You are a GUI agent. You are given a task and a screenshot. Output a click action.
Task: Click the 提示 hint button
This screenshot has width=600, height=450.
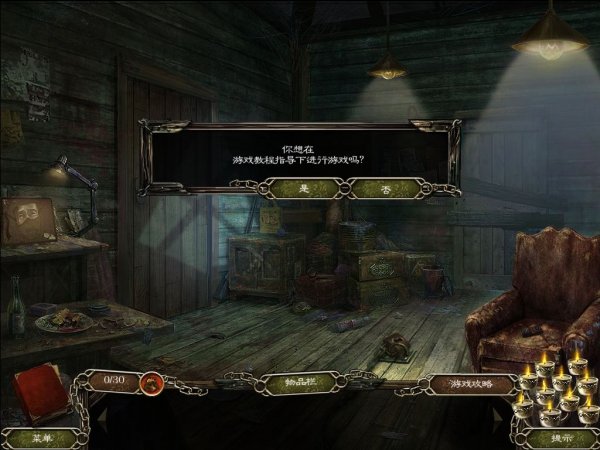pyautogui.click(x=560, y=437)
